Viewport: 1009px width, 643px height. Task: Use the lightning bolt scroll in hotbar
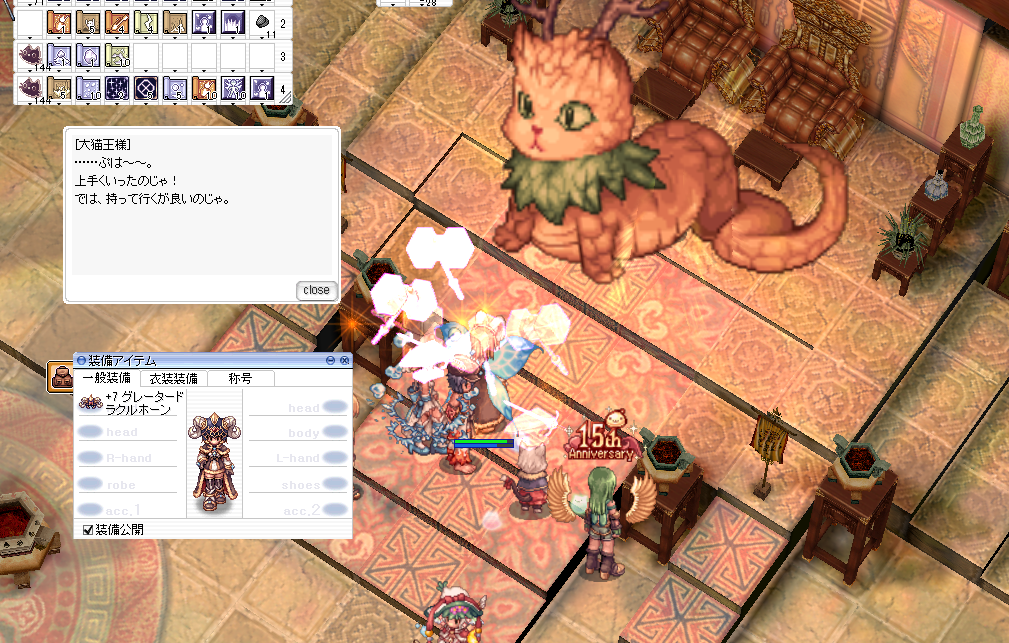(145, 21)
